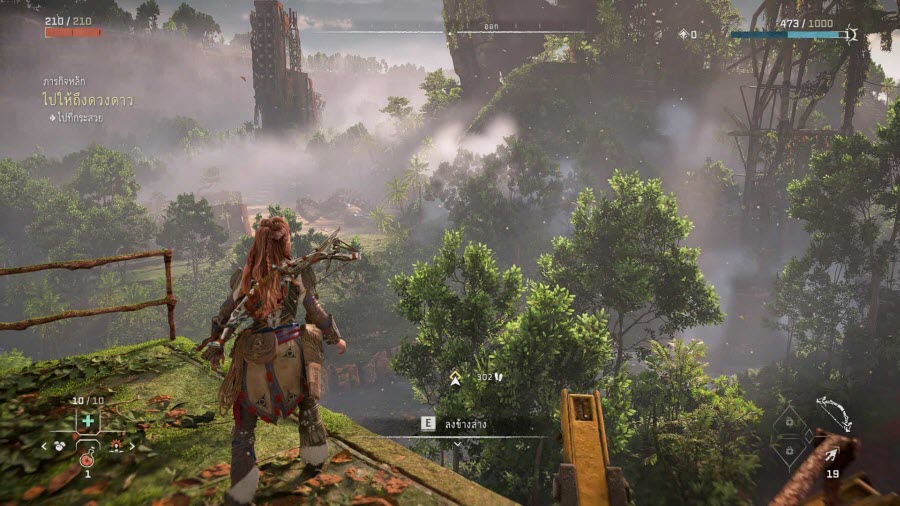
Task: Choose the white berry cluster tool
Action: 60,445
